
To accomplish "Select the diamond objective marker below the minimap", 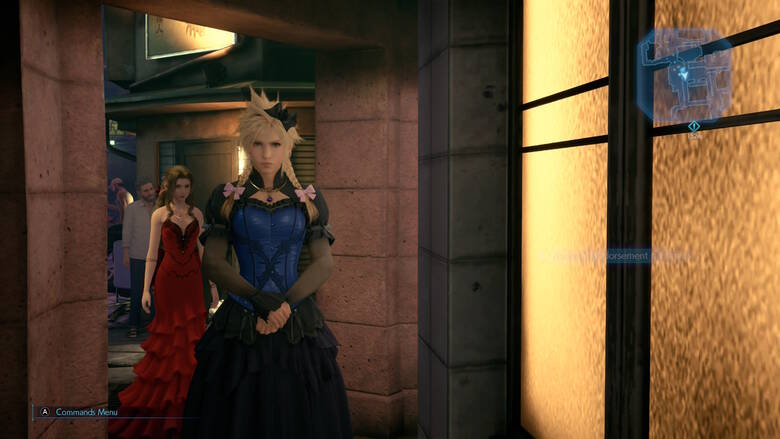I will coord(694,126).
